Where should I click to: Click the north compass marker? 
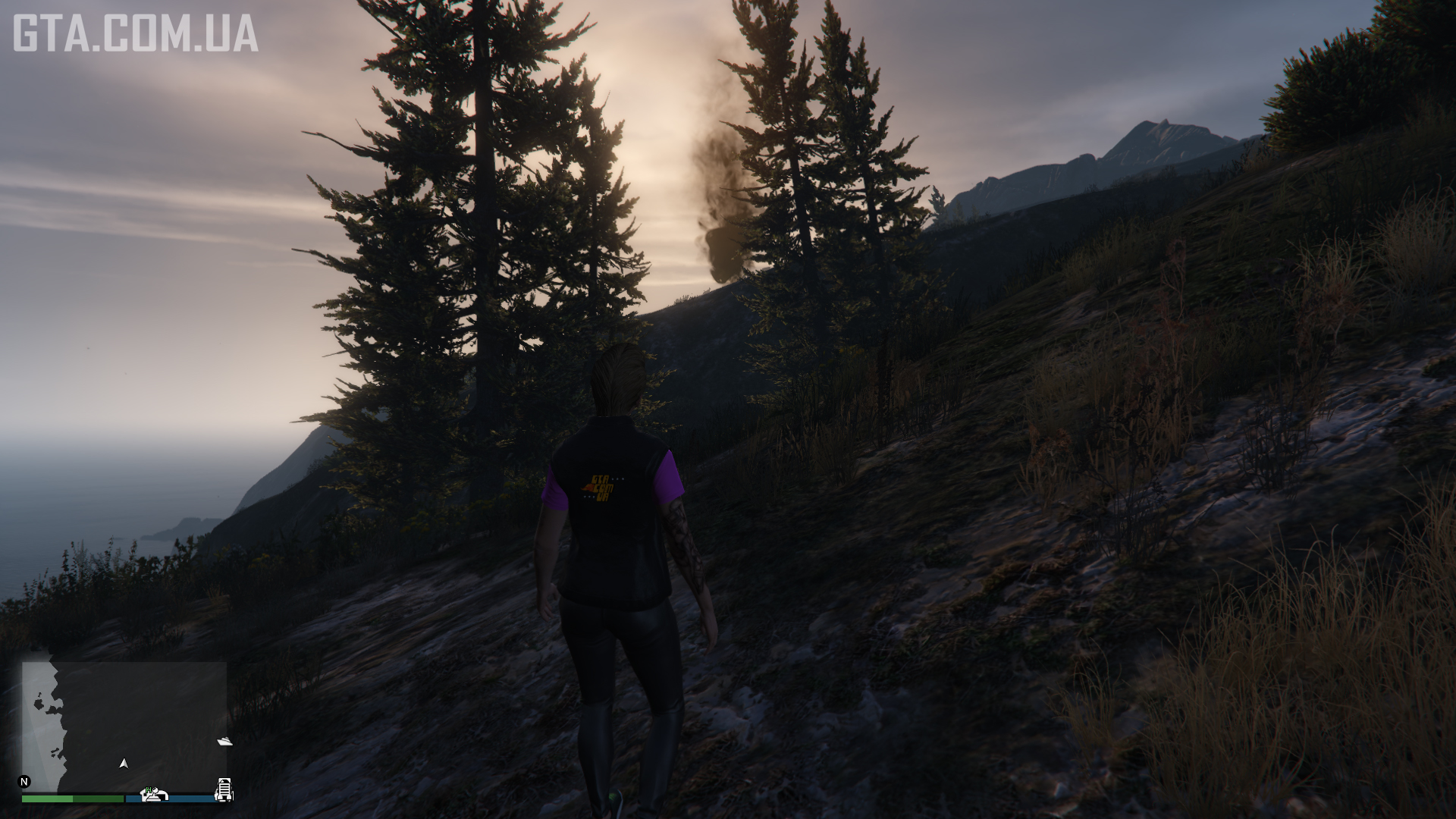coord(24,782)
